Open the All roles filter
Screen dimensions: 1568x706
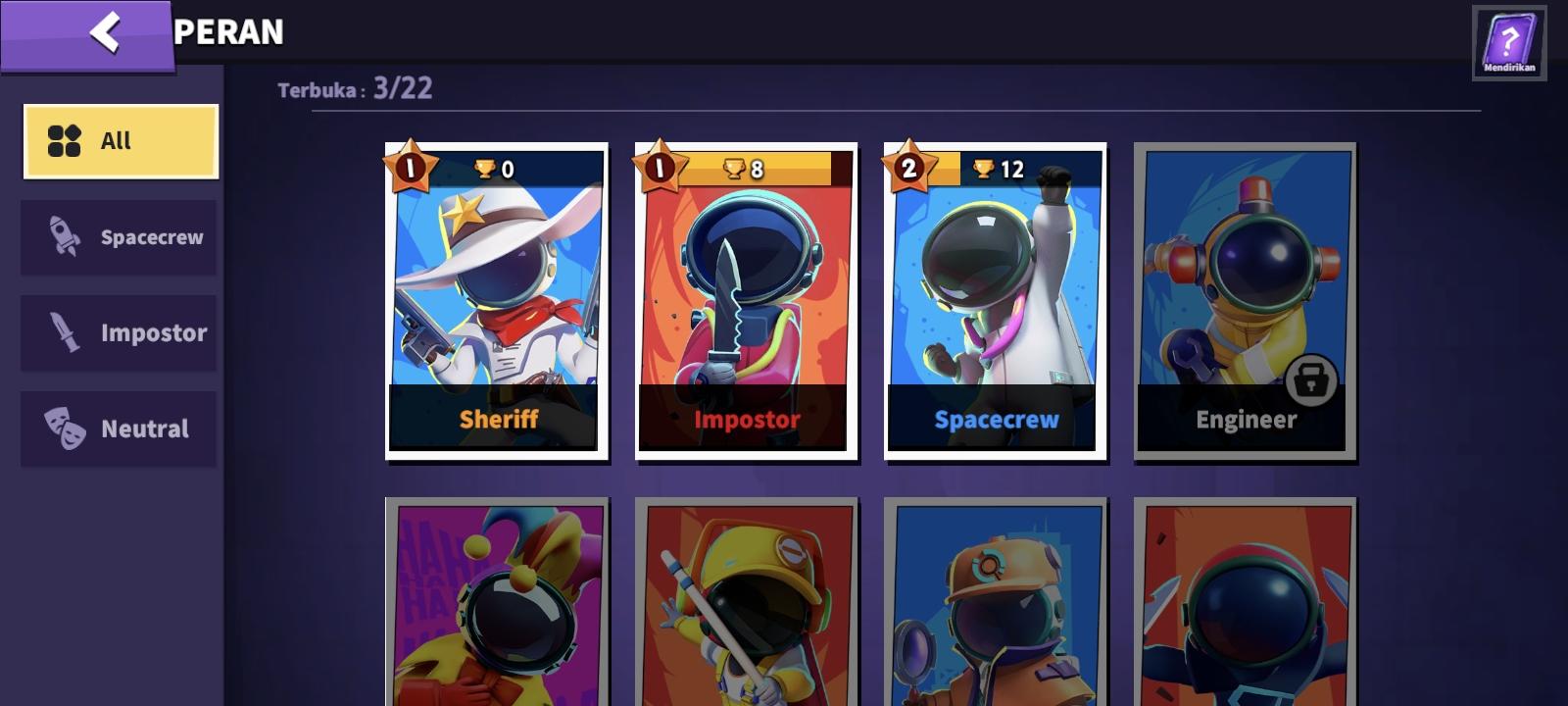pyautogui.click(x=118, y=140)
